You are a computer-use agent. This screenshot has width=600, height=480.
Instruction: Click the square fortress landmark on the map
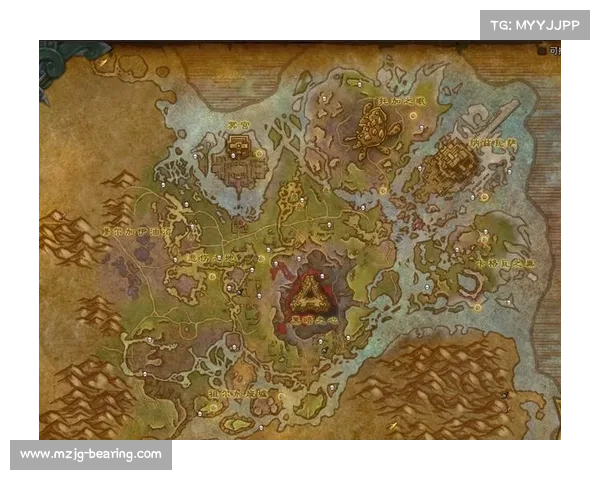tap(237, 153)
